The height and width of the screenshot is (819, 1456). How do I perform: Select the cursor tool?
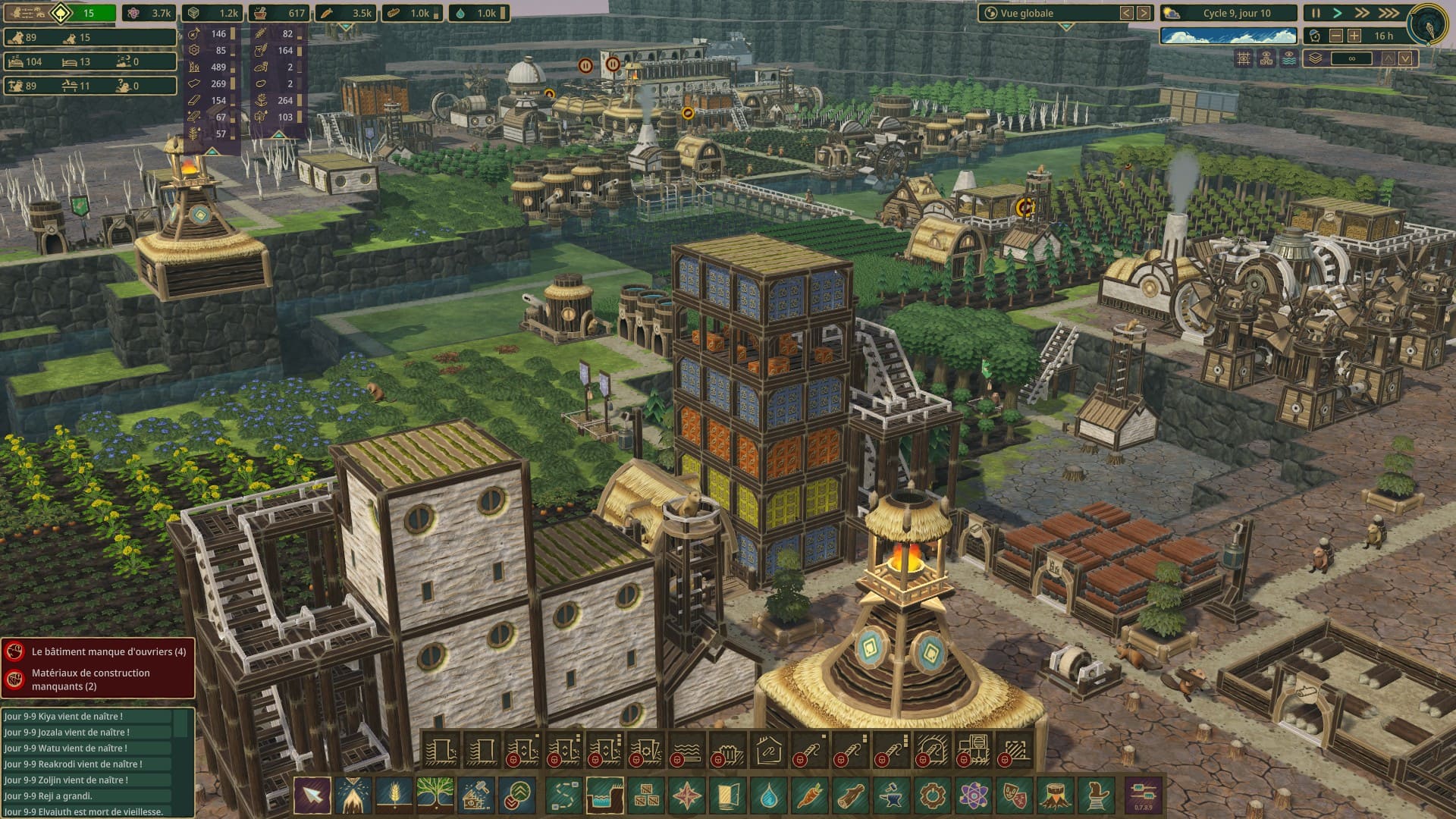pos(312,796)
